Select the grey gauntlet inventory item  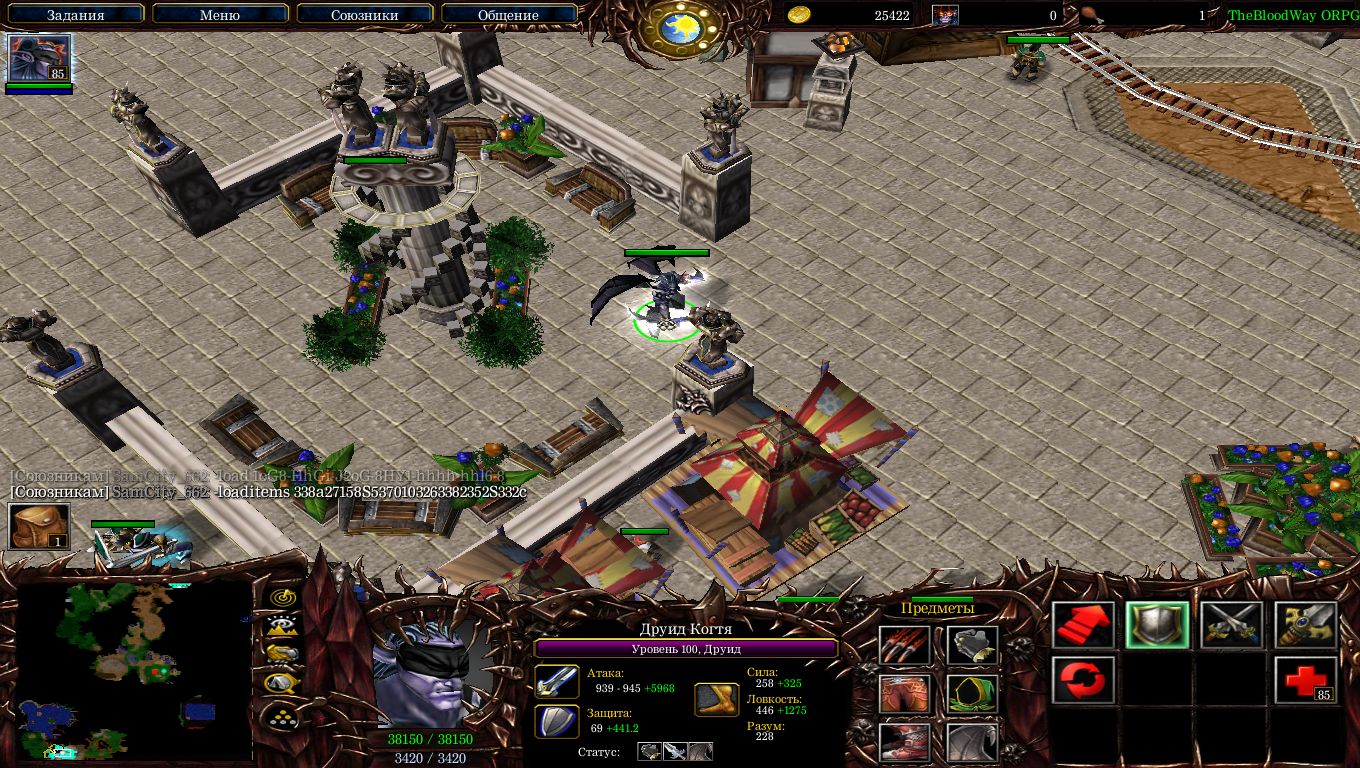[x=972, y=645]
